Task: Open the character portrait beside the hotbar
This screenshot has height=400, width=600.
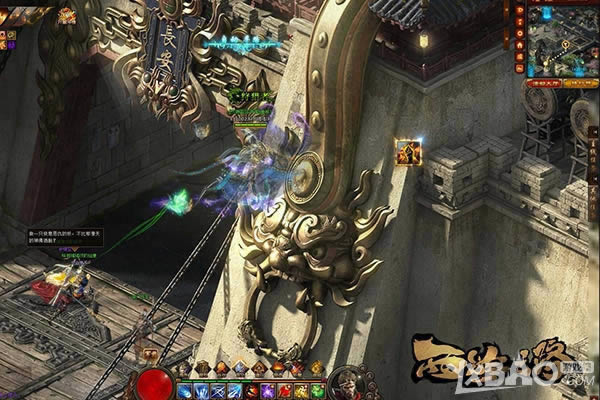Action: [347, 385]
